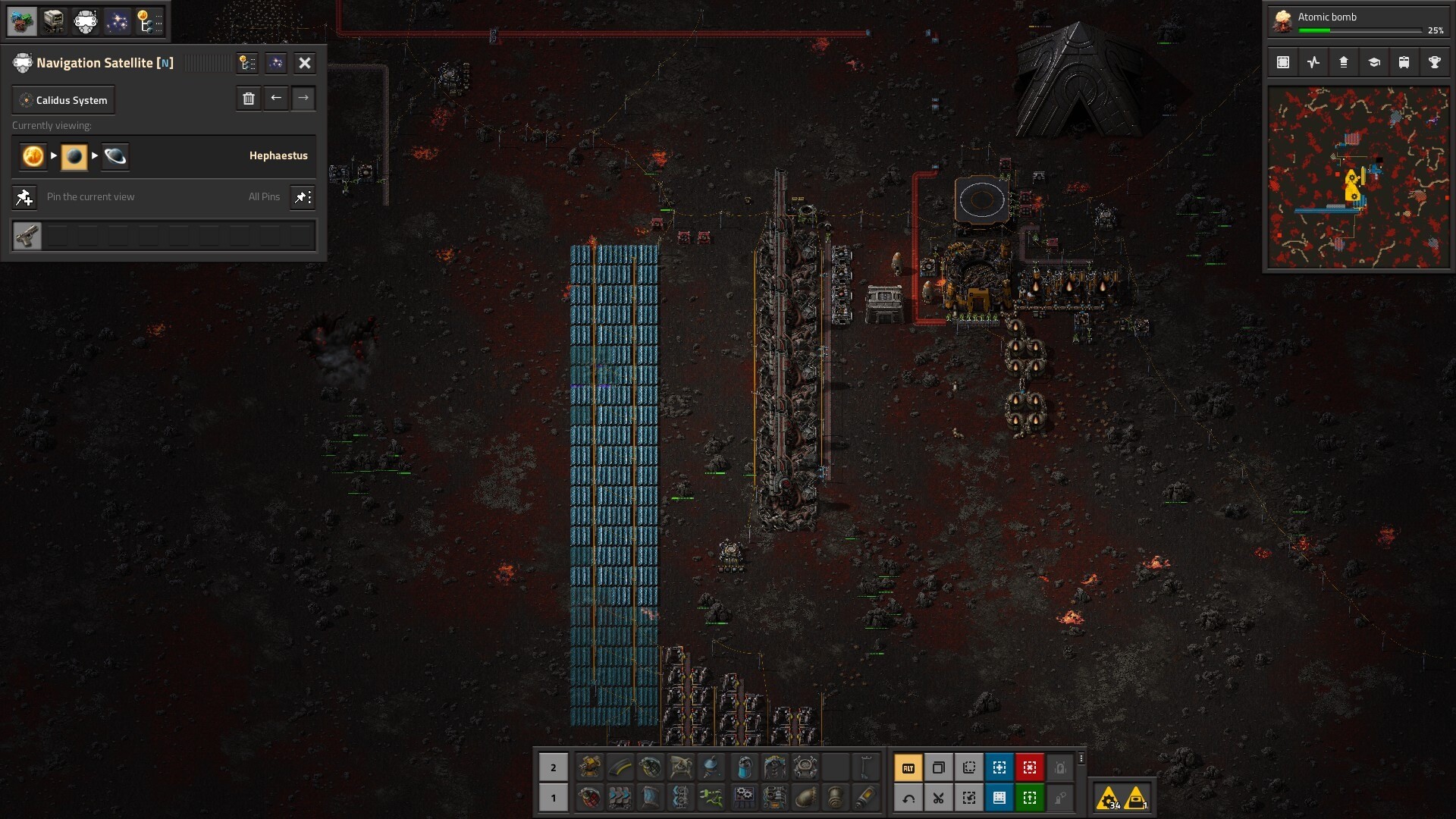This screenshot has height=819, width=1456.
Task: Select the red deconstruction planner tool
Action: pyautogui.click(x=1030, y=767)
